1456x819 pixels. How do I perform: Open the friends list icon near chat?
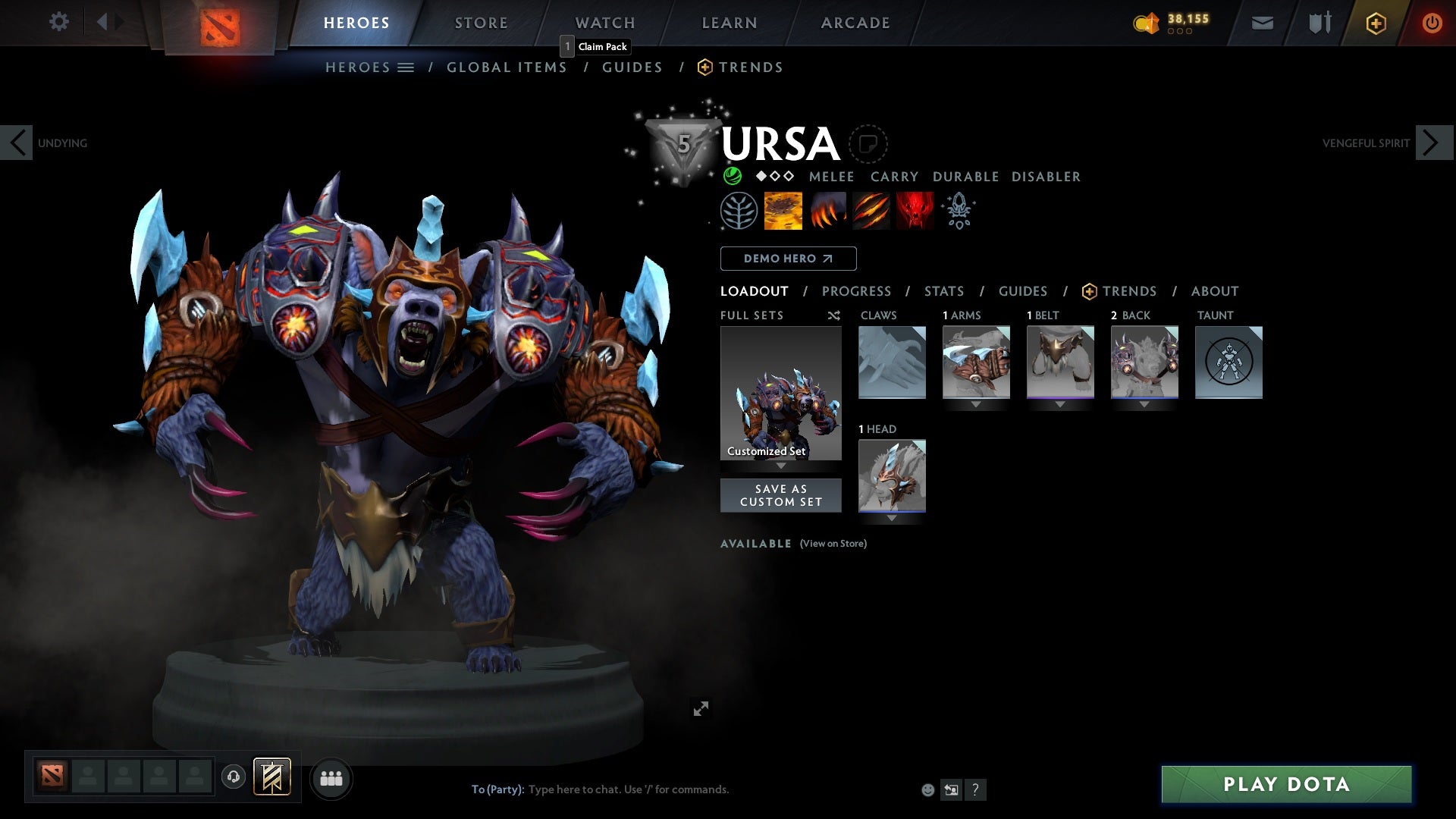click(x=331, y=778)
